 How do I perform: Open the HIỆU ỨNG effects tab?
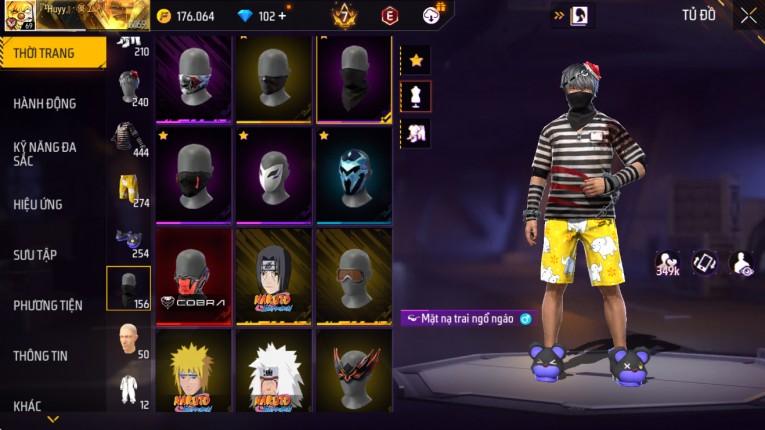(38, 204)
